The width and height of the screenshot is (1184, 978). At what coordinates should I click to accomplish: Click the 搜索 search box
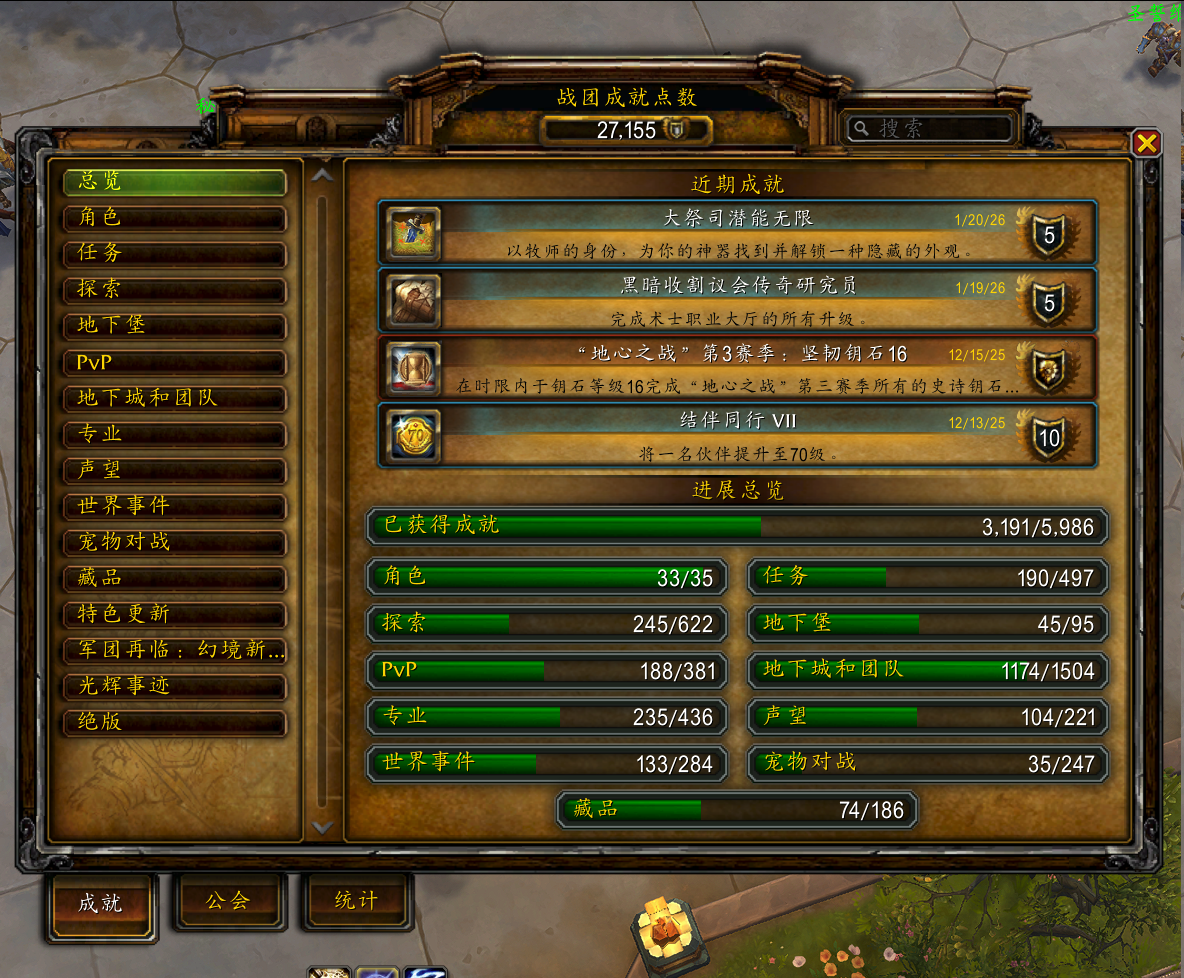(x=932, y=128)
